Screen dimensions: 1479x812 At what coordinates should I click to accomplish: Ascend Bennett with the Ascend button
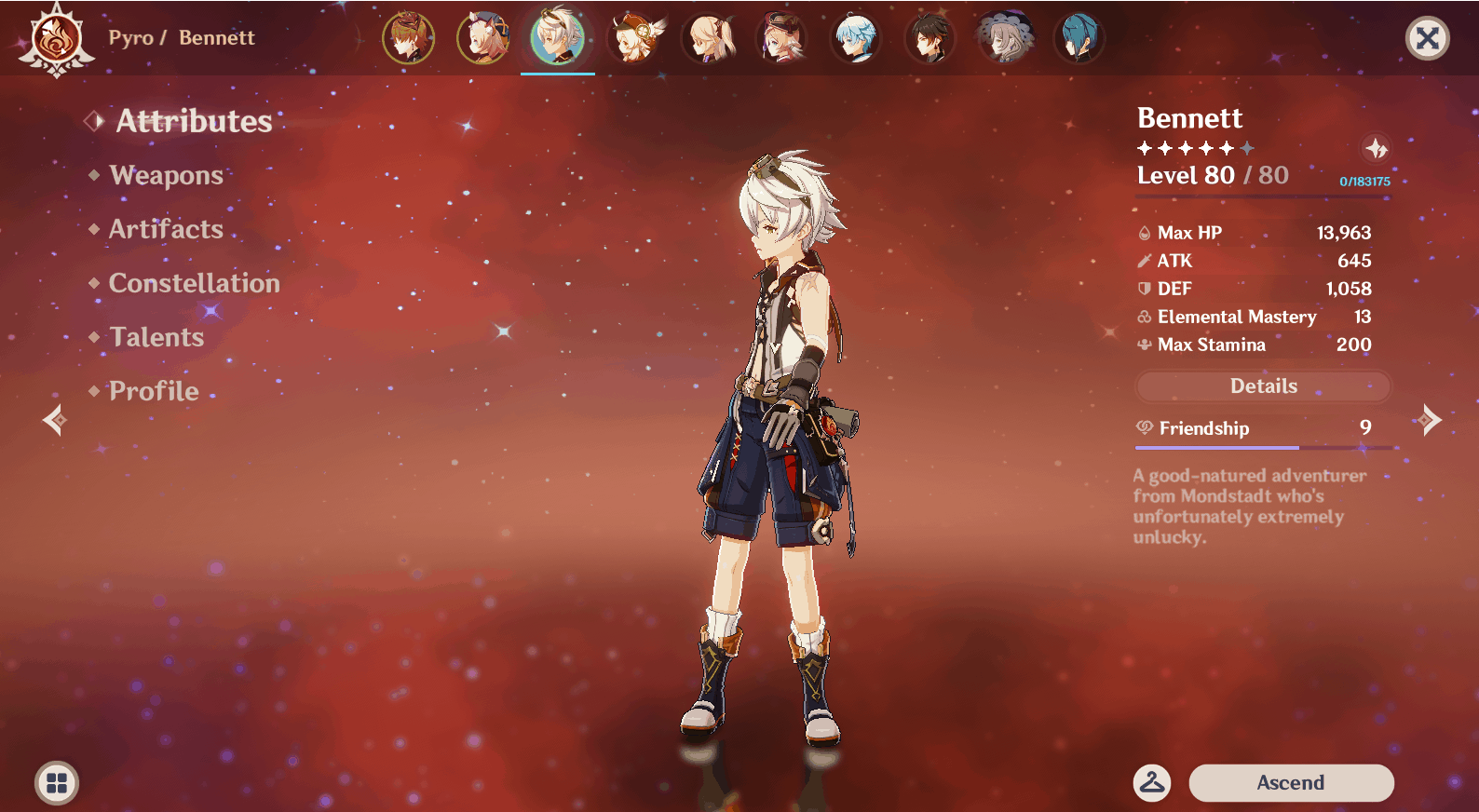coord(1291,783)
